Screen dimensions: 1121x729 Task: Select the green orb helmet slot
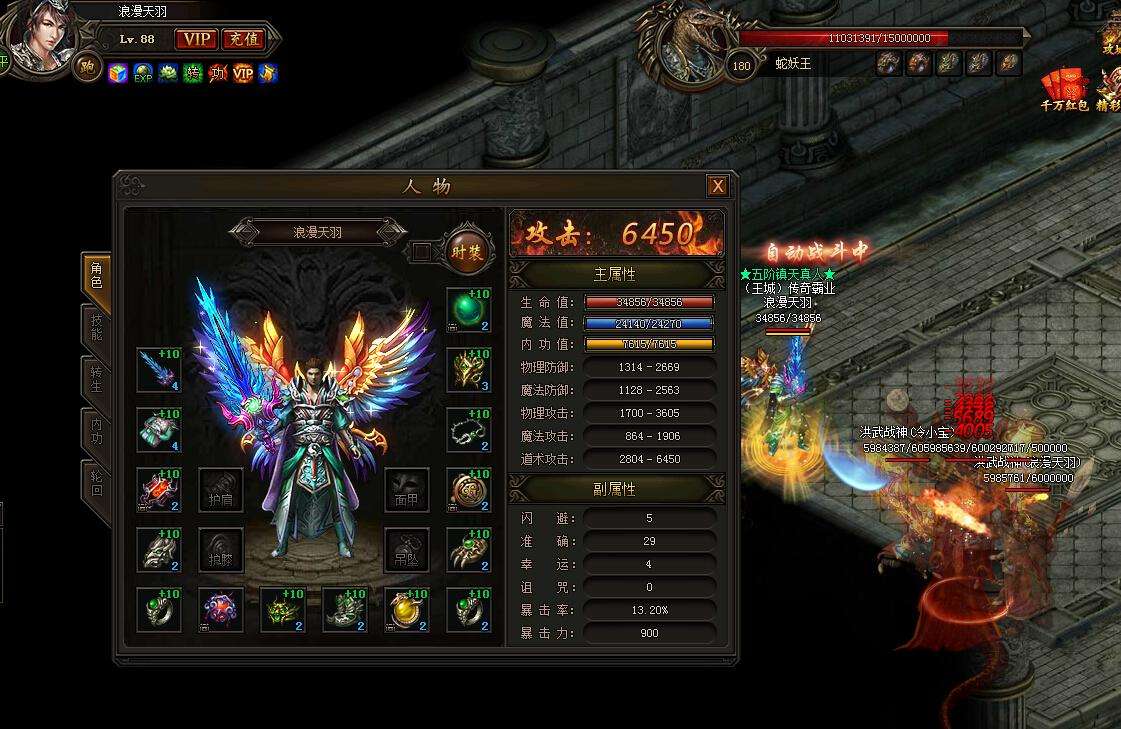click(468, 309)
